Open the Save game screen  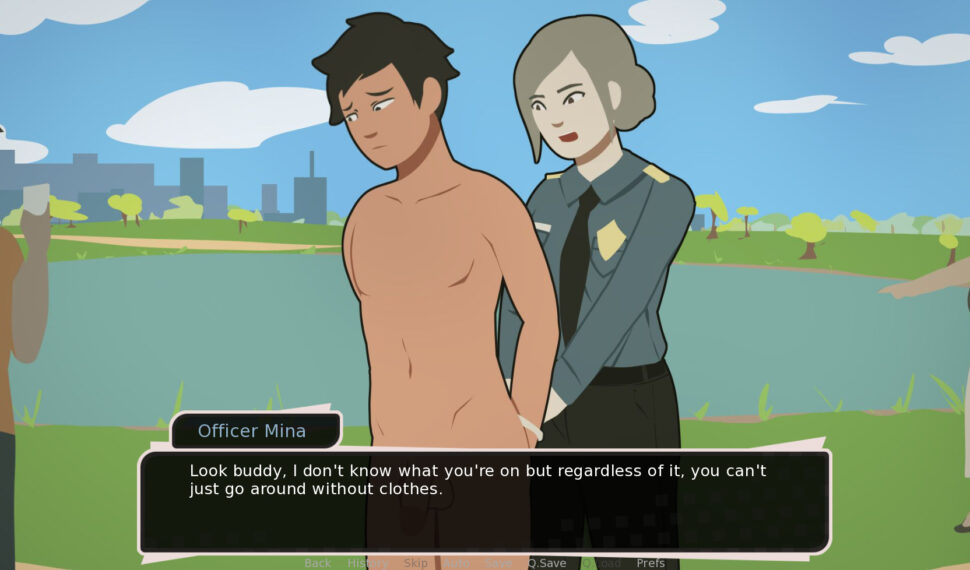pos(497,563)
